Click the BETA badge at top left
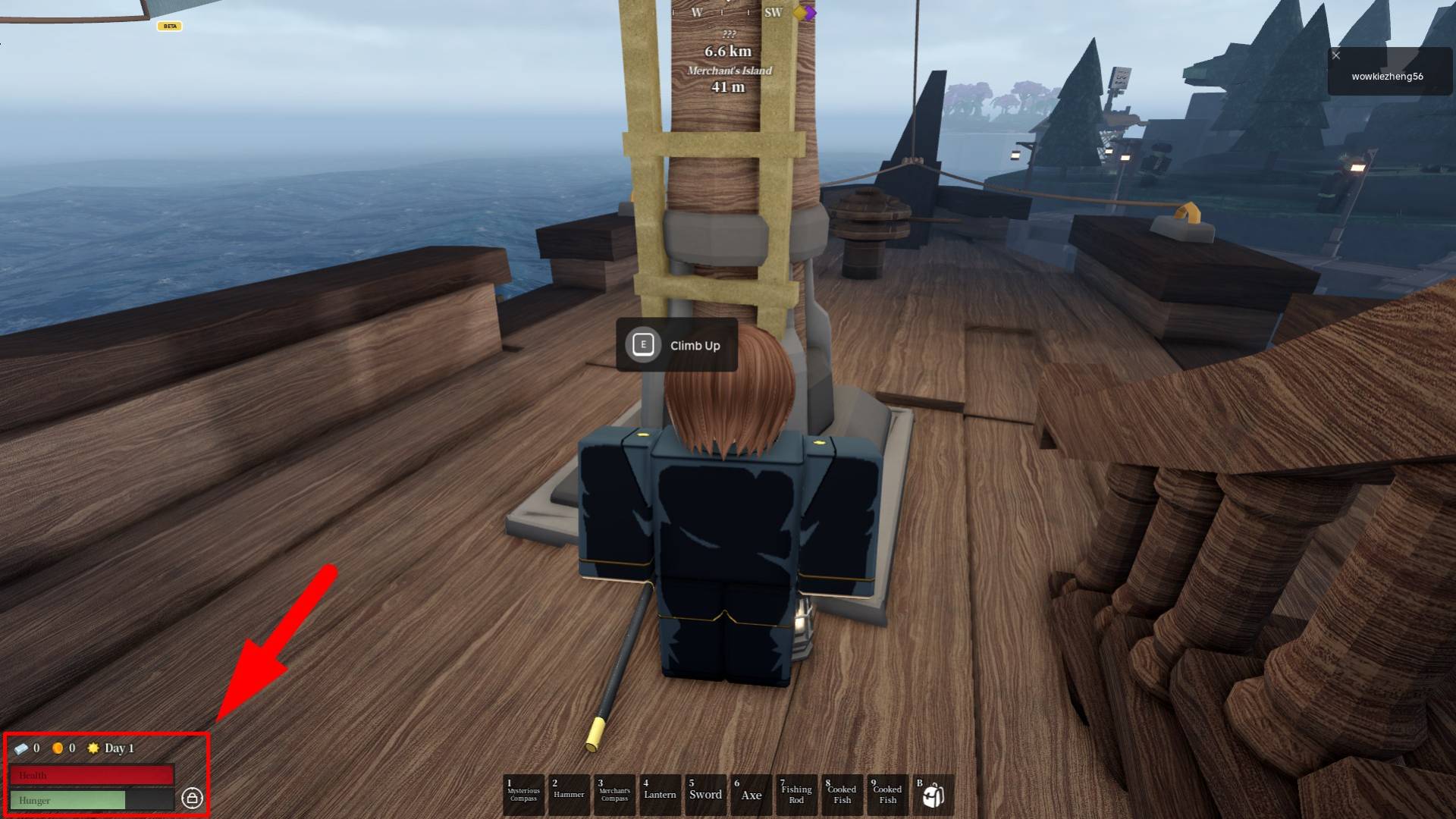The width and height of the screenshot is (1456, 819). [x=170, y=25]
